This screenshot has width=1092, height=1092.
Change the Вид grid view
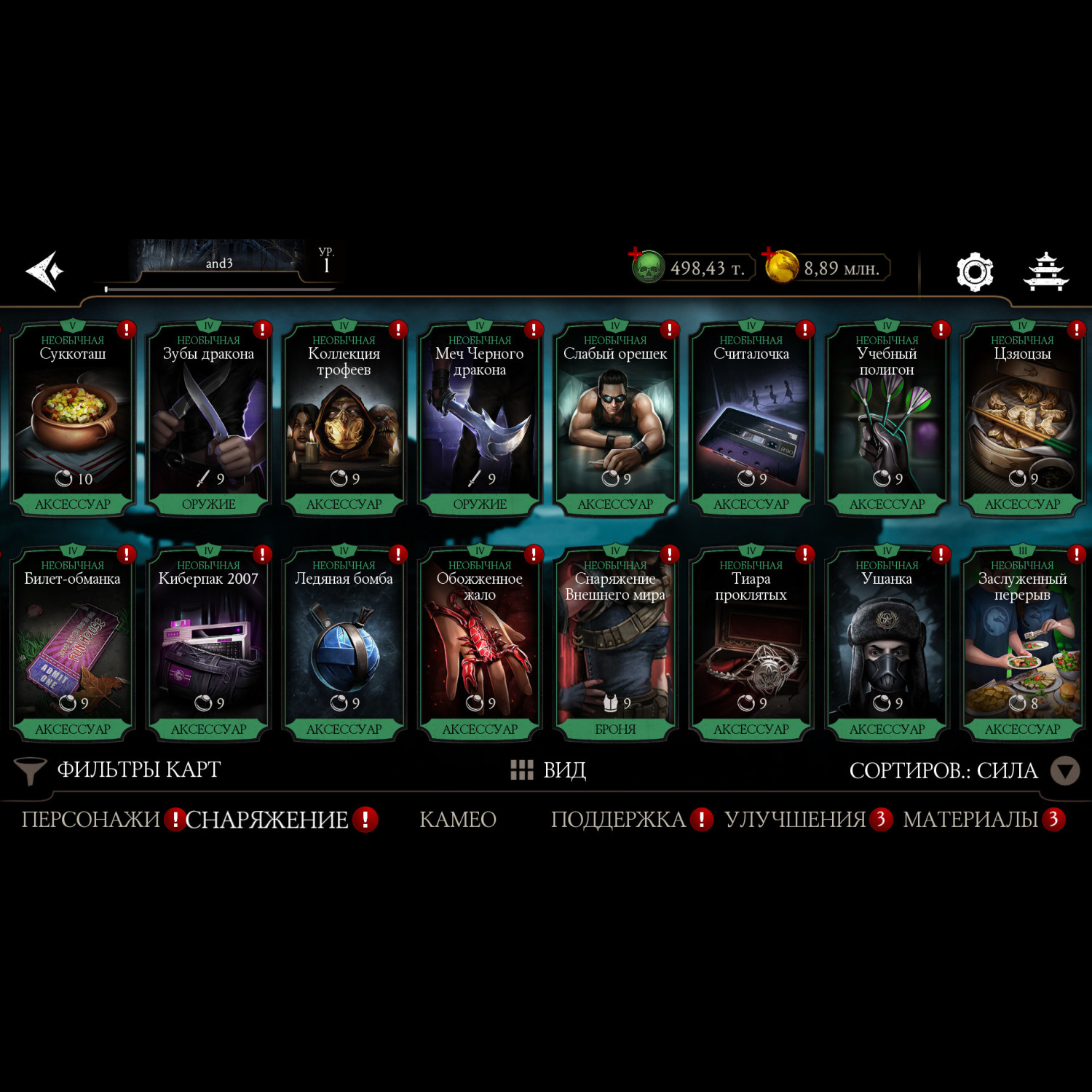tap(548, 770)
